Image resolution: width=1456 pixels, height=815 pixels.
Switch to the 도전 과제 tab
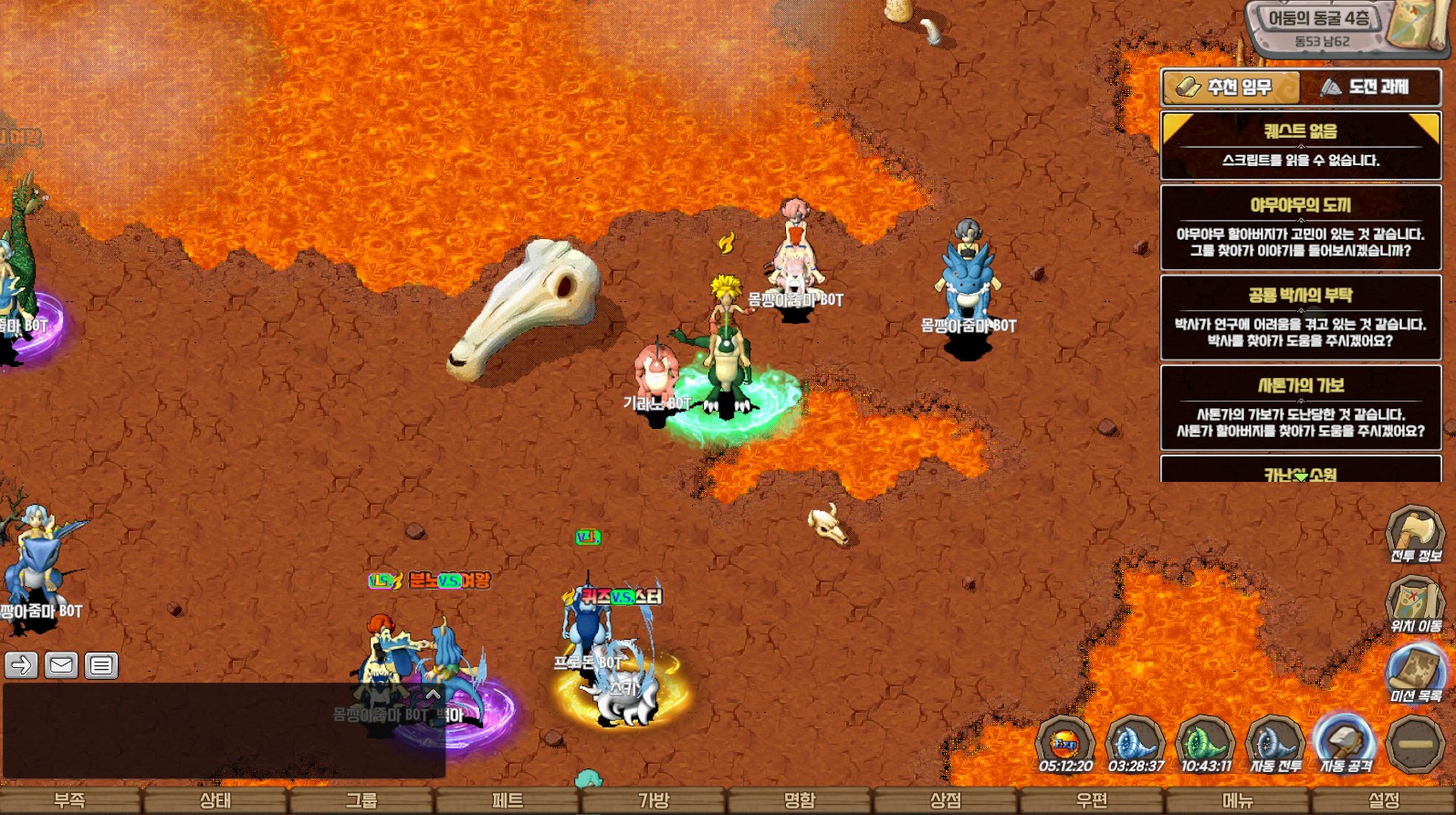click(x=1369, y=88)
